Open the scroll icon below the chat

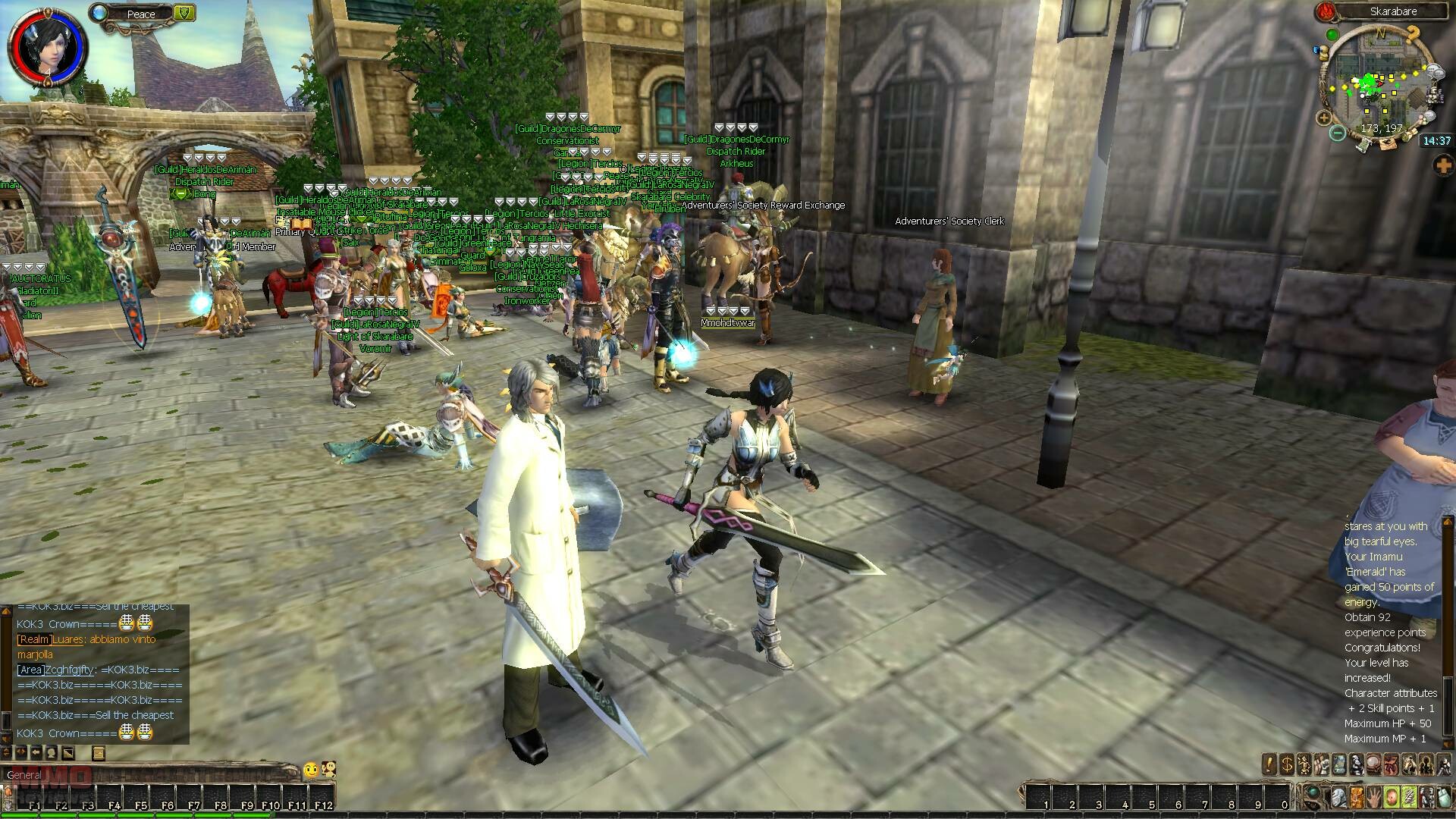coord(98,753)
